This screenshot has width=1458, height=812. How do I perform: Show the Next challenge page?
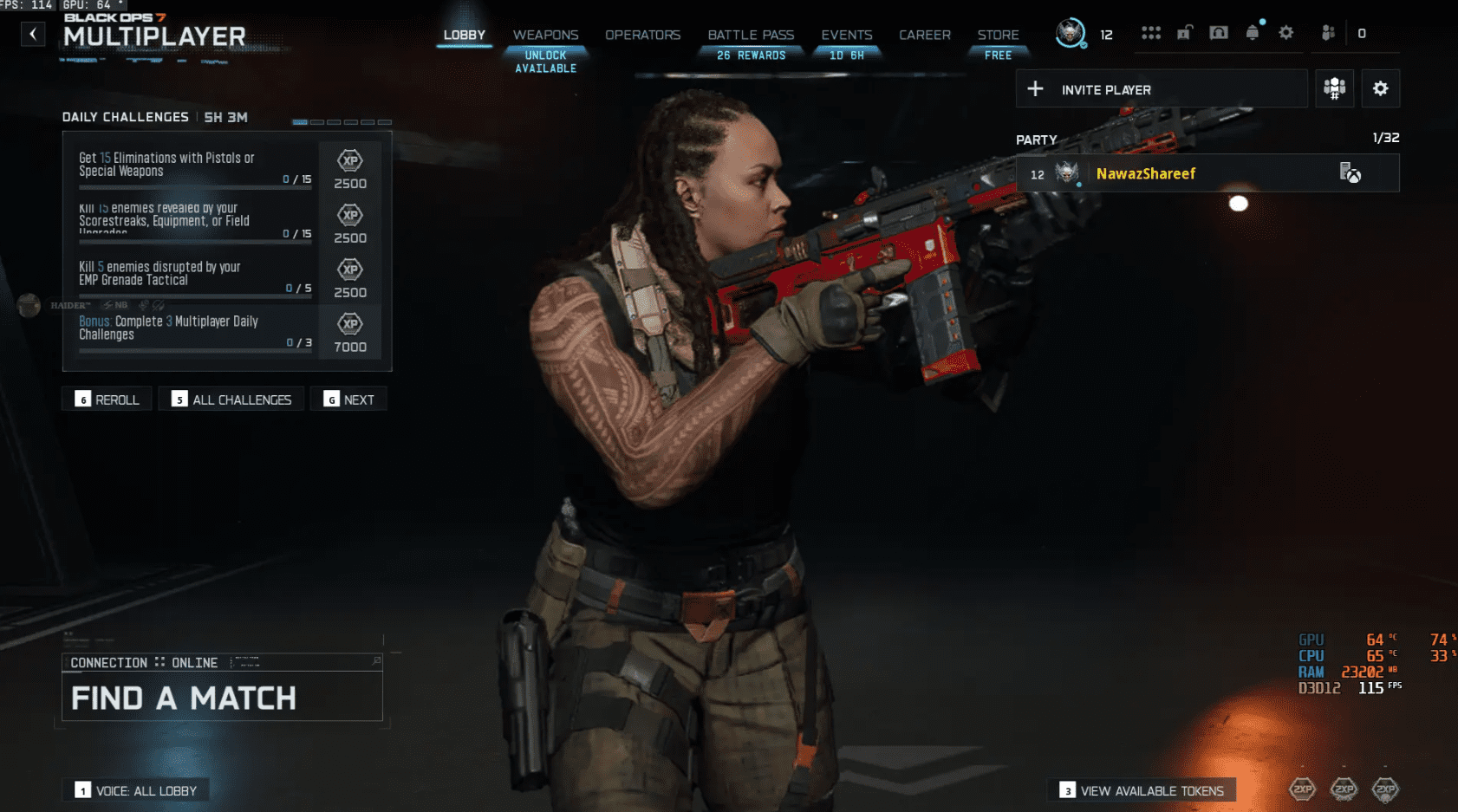[x=349, y=400]
